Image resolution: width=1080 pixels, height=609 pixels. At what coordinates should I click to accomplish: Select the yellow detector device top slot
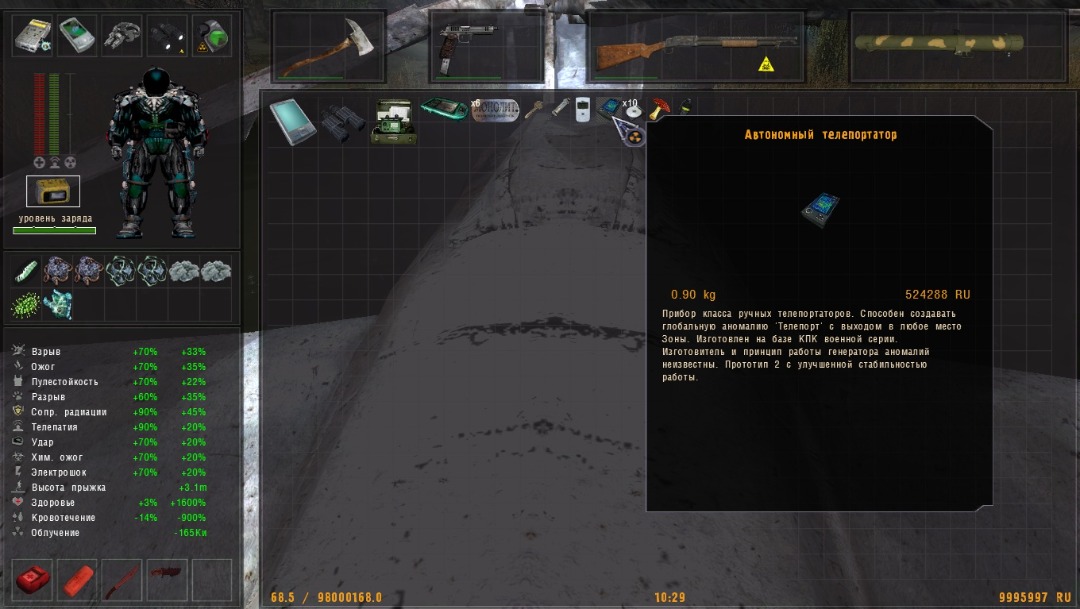click(x=32, y=37)
